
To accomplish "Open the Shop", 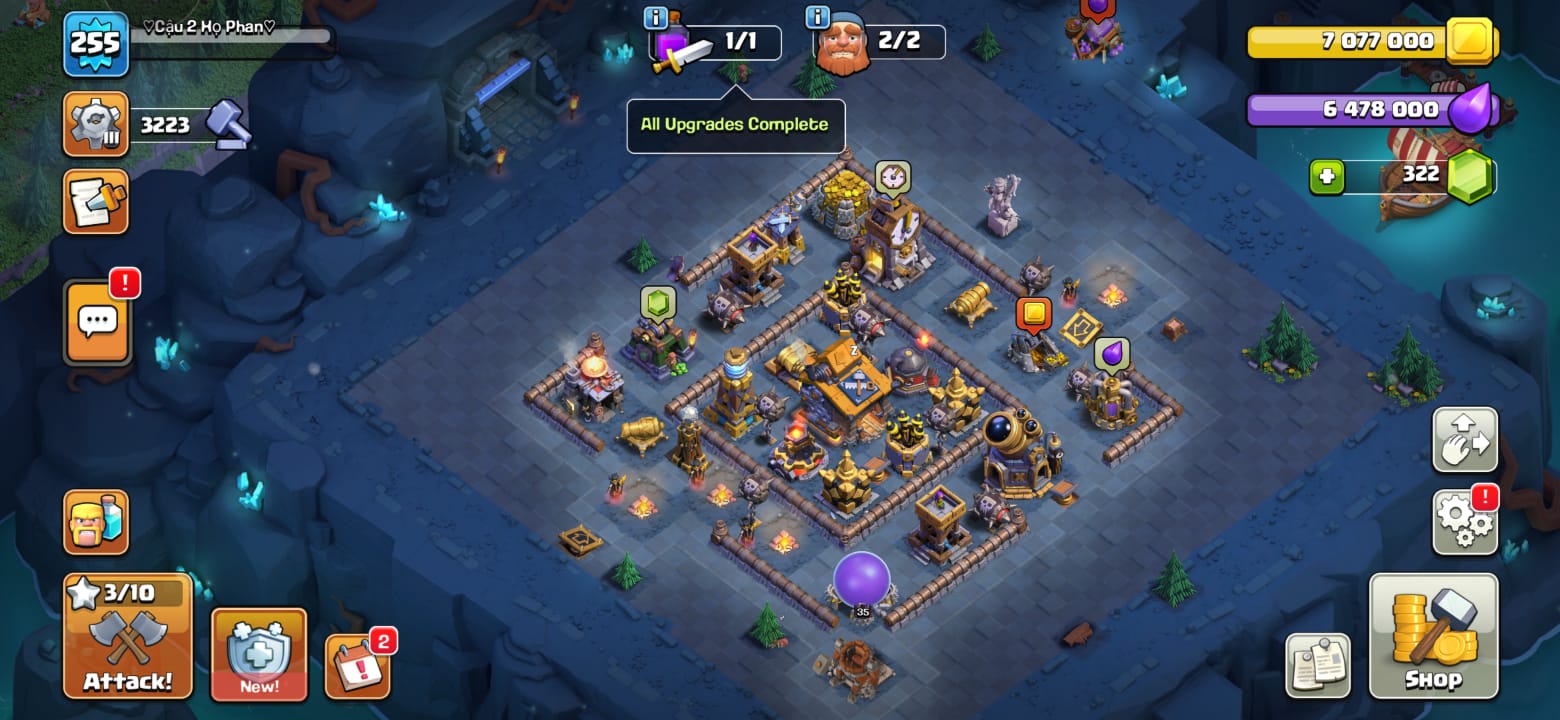I will (1433, 636).
